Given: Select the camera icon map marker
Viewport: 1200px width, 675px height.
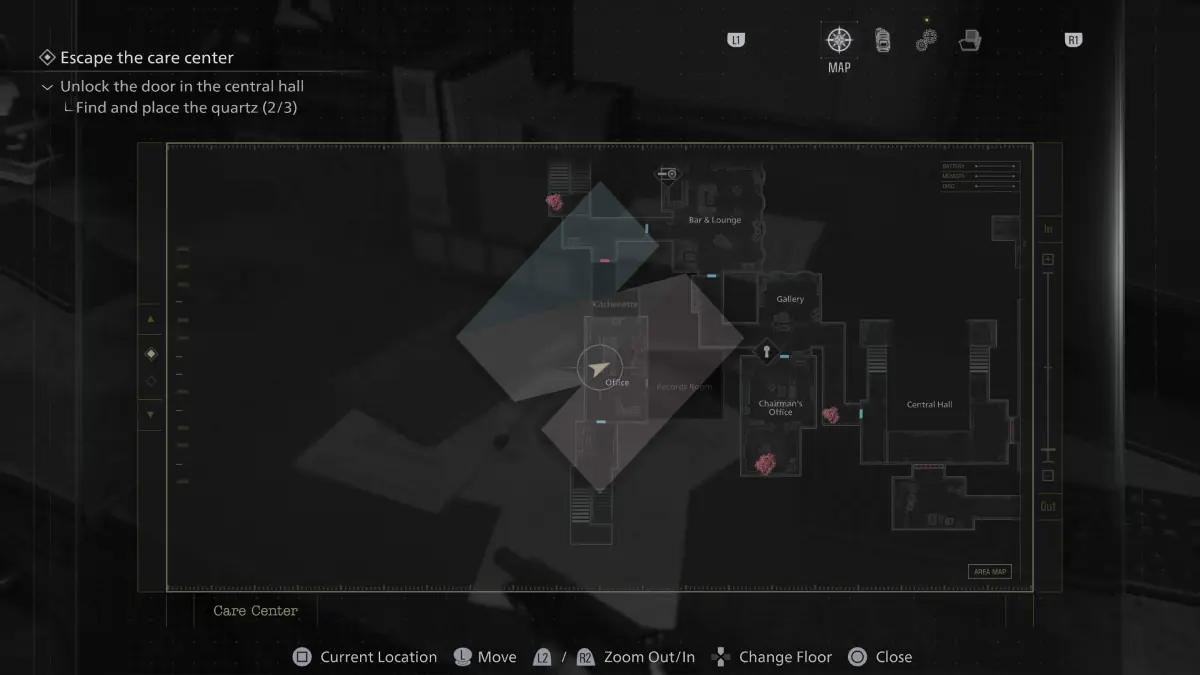Looking at the screenshot, I should [667, 174].
